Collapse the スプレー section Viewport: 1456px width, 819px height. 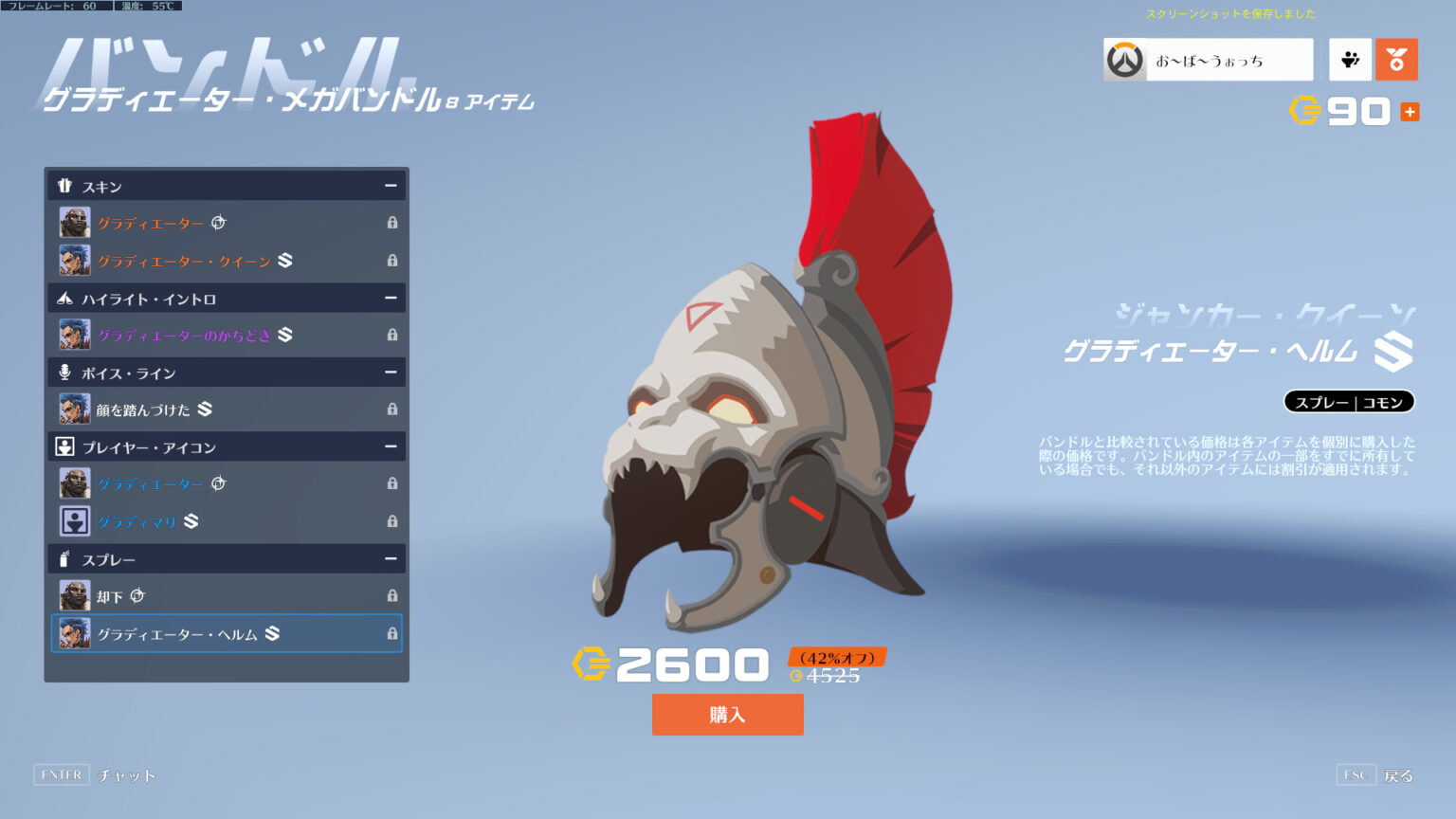(x=391, y=558)
